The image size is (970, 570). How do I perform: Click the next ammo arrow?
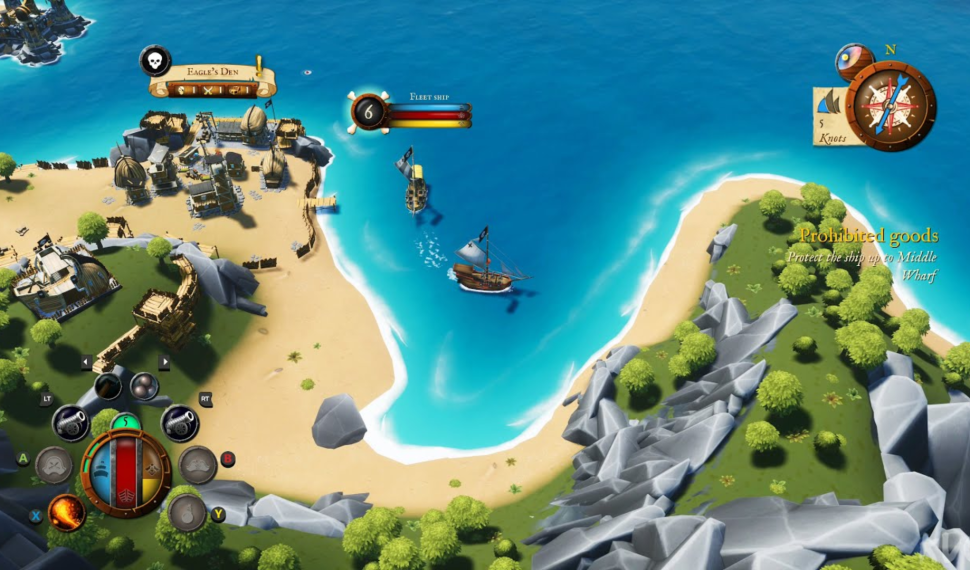[x=164, y=362]
